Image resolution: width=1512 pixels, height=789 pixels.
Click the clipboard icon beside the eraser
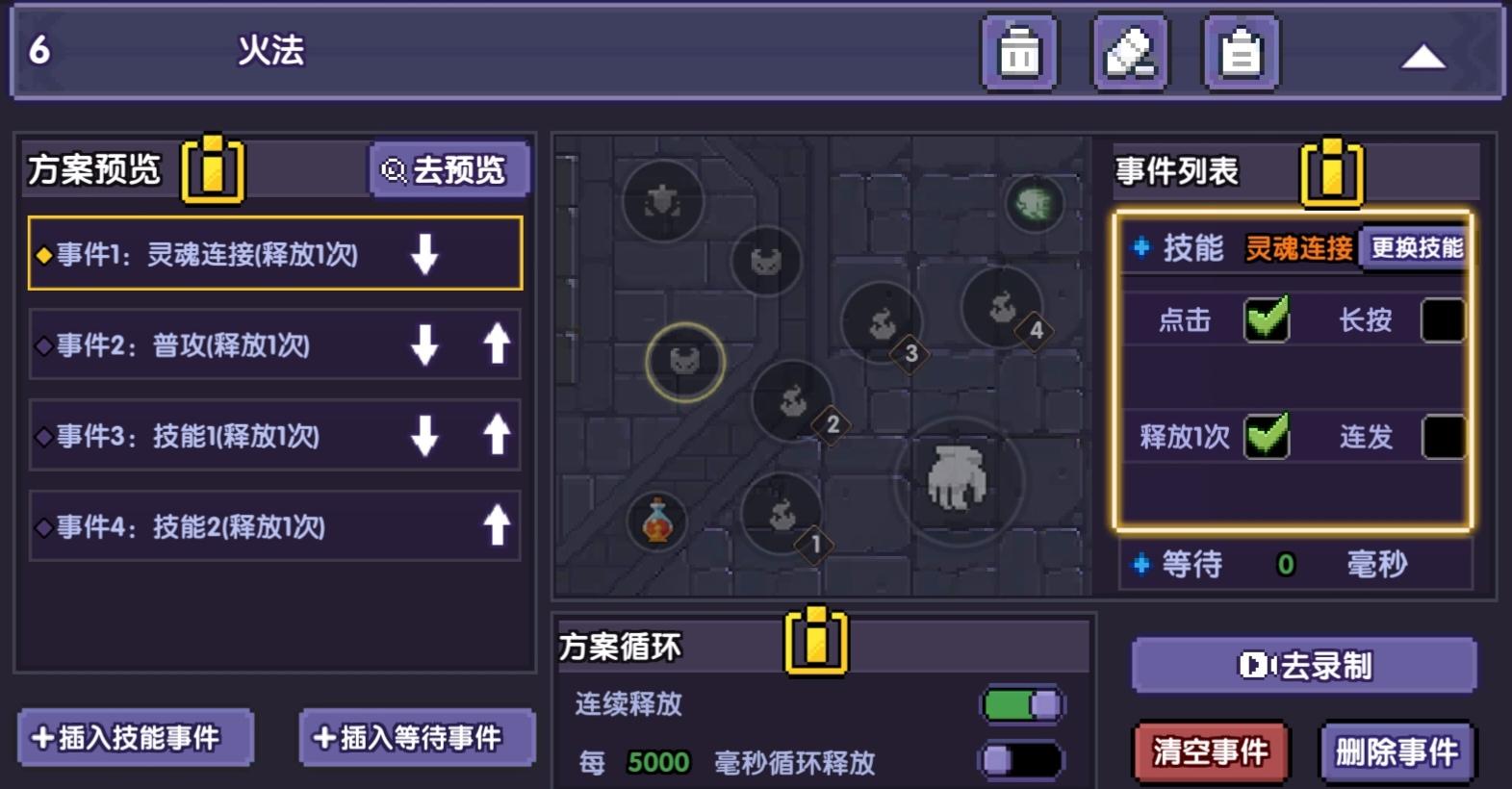pos(1240,52)
